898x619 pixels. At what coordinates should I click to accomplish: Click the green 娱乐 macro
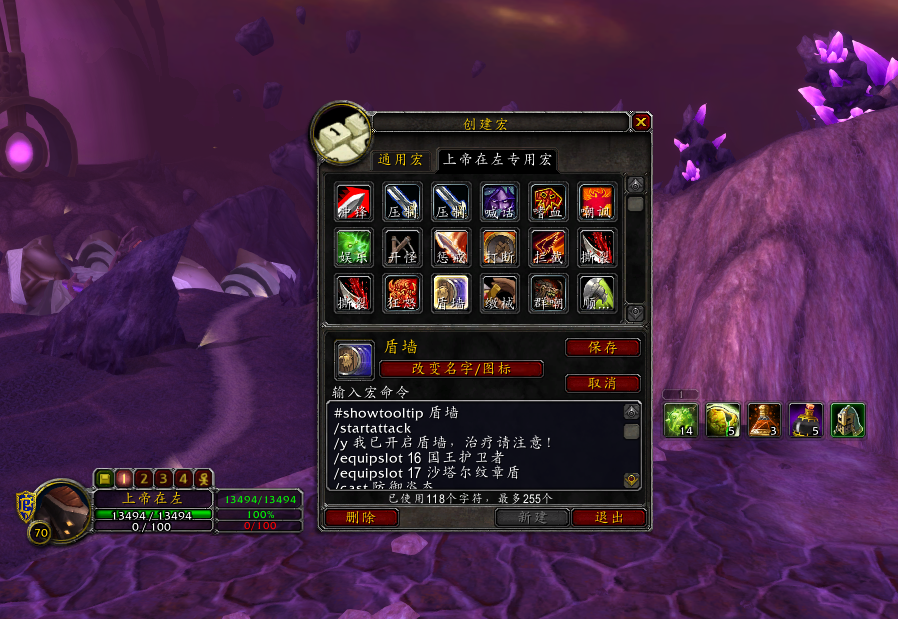pyautogui.click(x=353, y=247)
